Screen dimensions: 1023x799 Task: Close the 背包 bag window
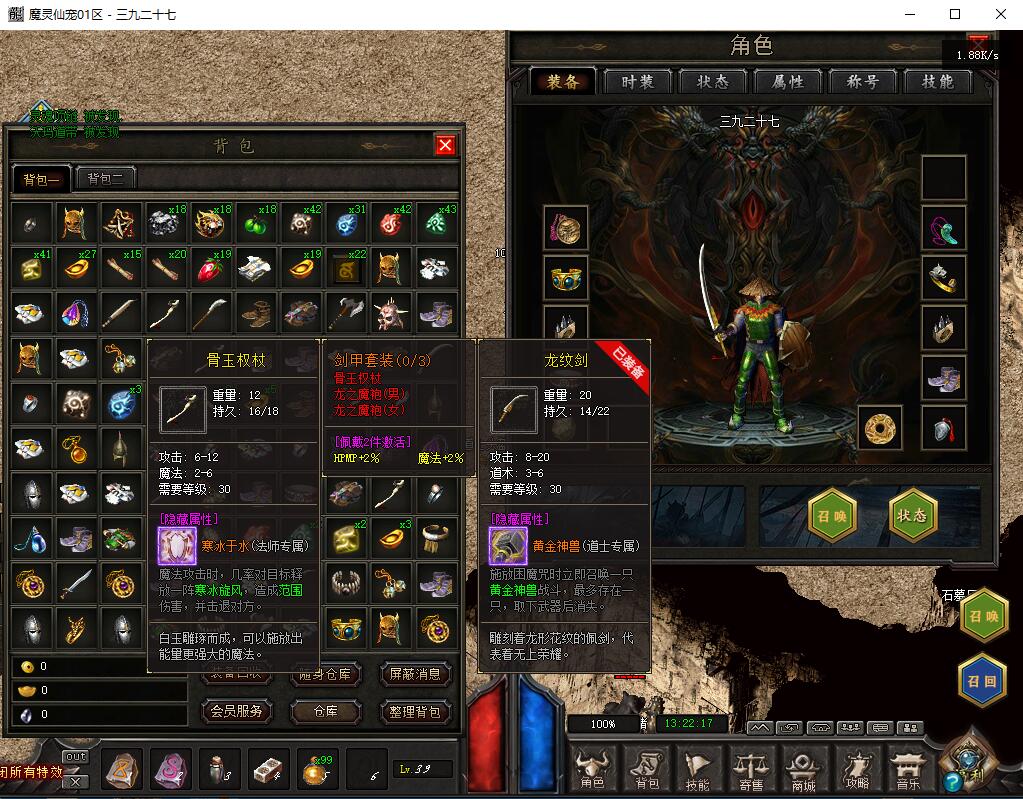445,146
